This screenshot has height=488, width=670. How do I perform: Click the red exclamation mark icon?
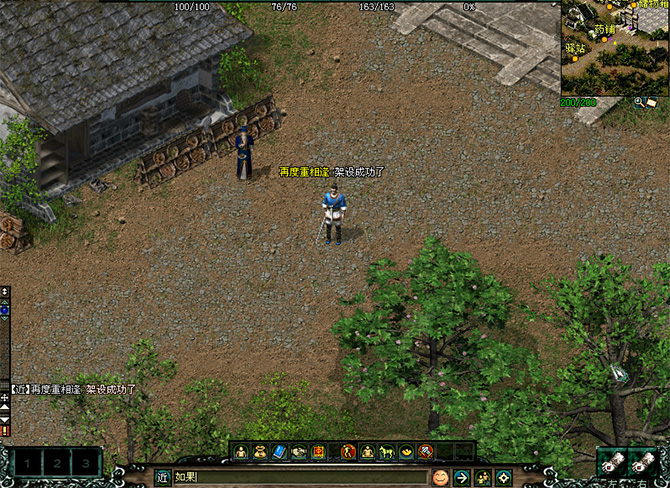(x=5, y=430)
